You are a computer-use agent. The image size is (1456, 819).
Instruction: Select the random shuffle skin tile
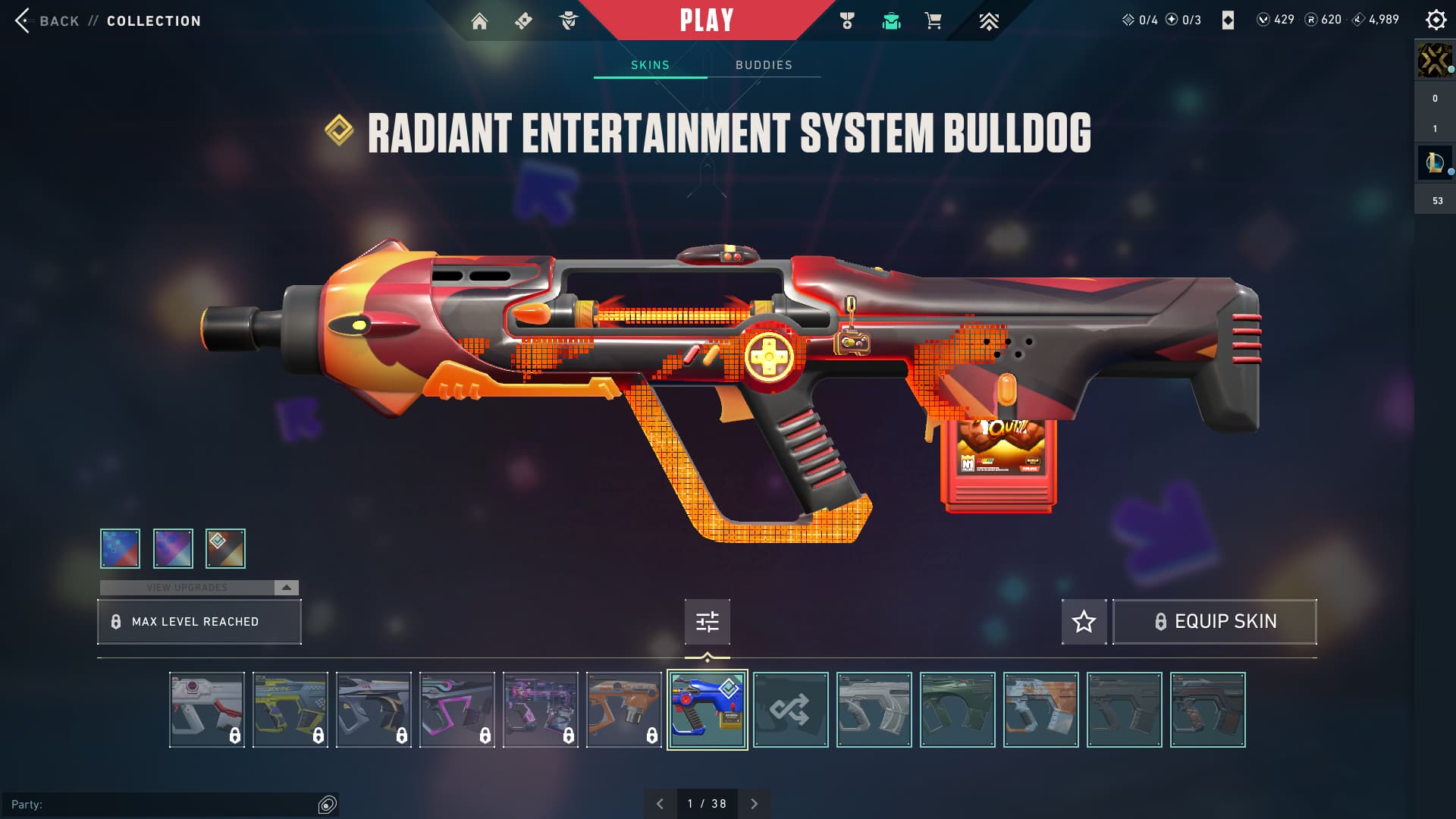click(790, 710)
